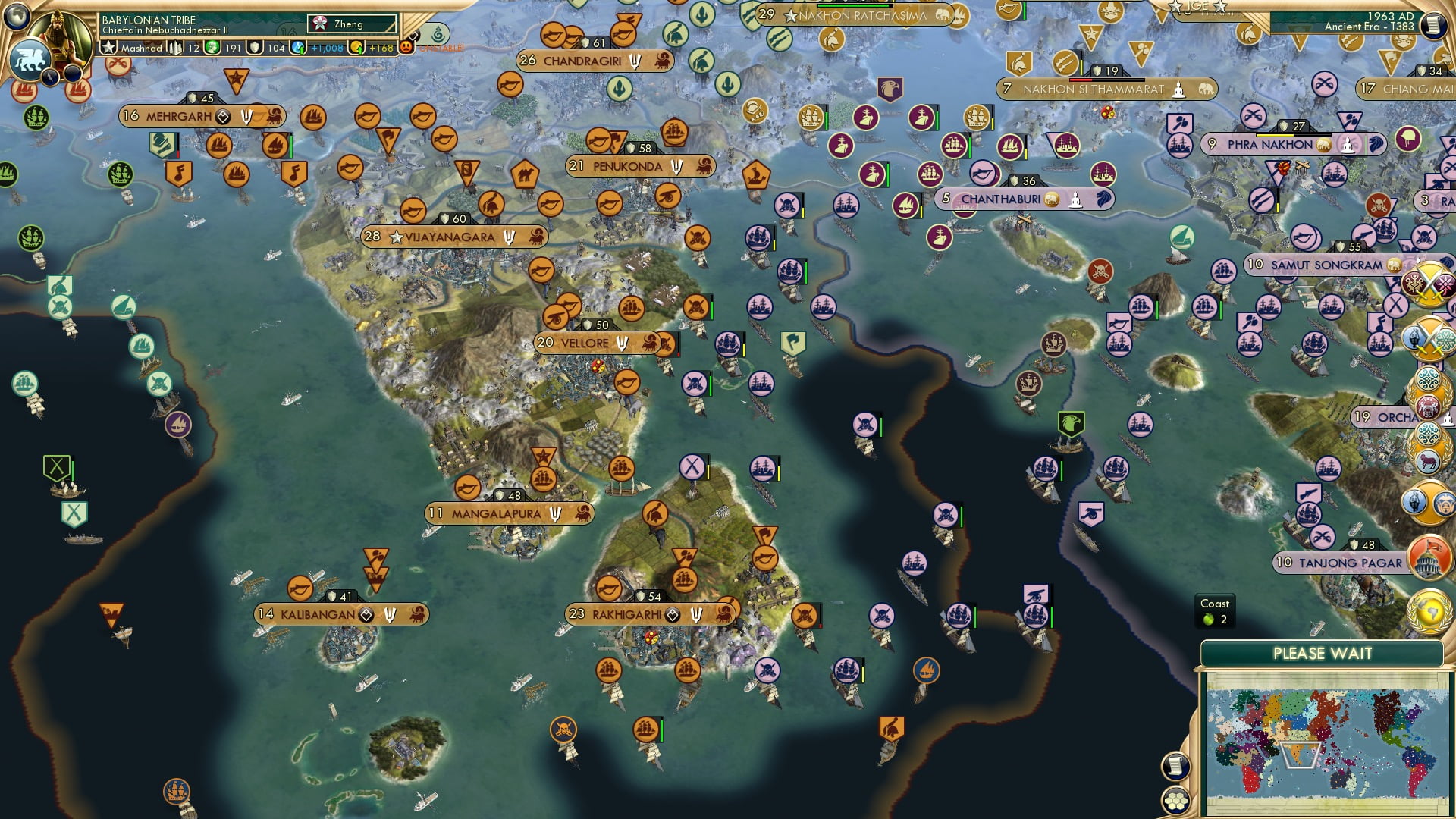Click the crossed-swords war notification medallion on right side

coord(1428,285)
